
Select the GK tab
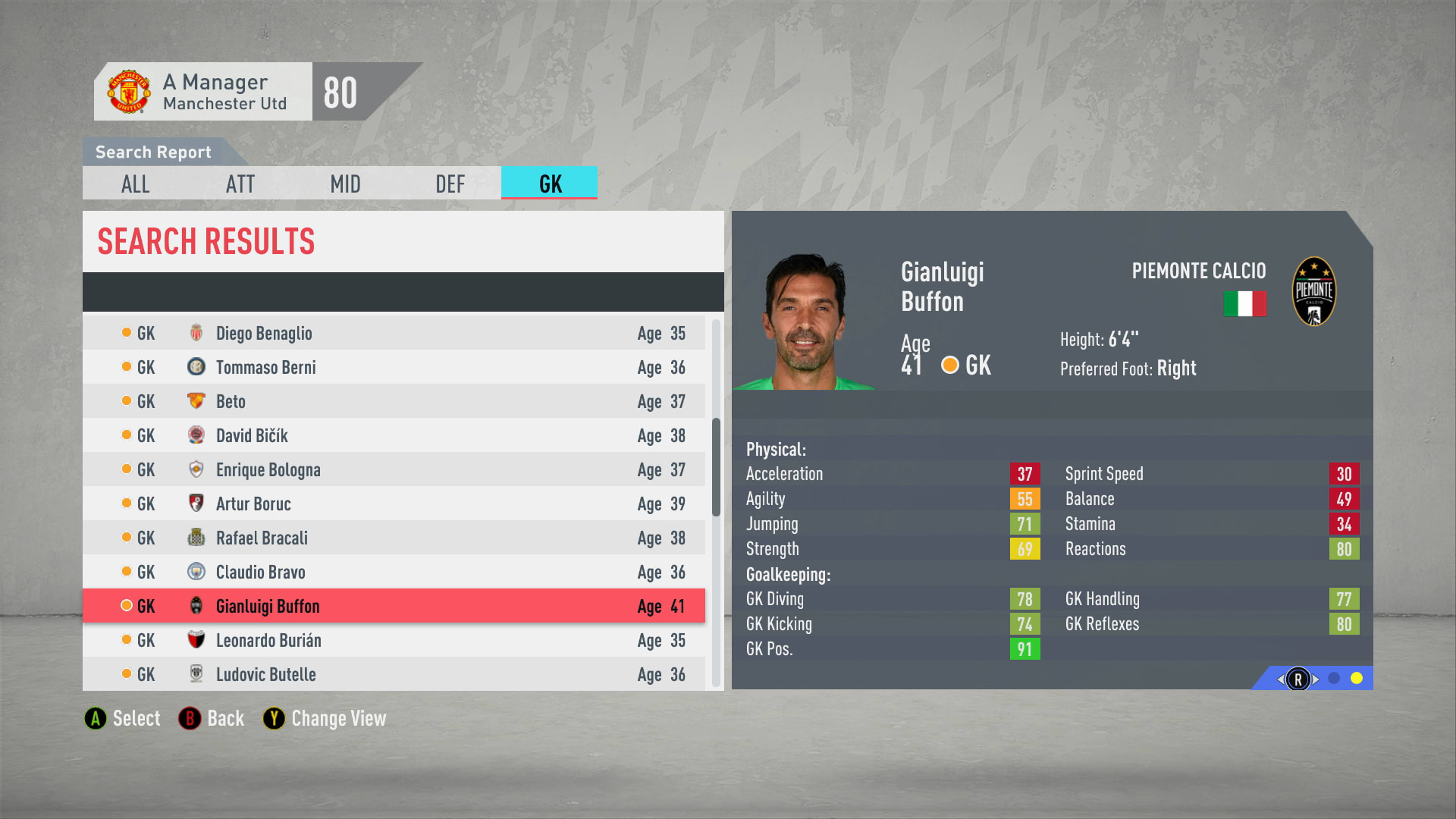(550, 184)
